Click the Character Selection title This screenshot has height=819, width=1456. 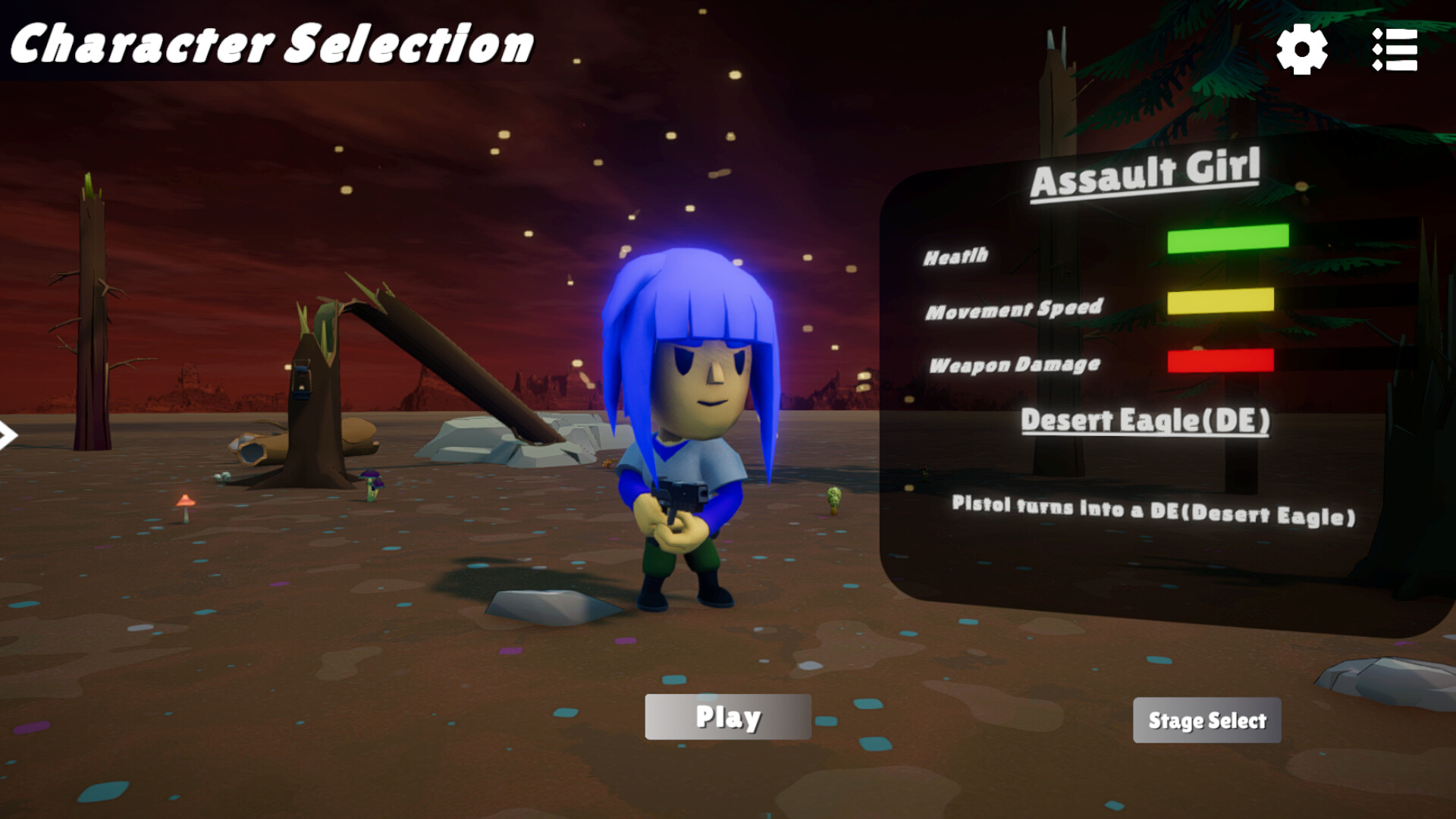click(x=271, y=43)
